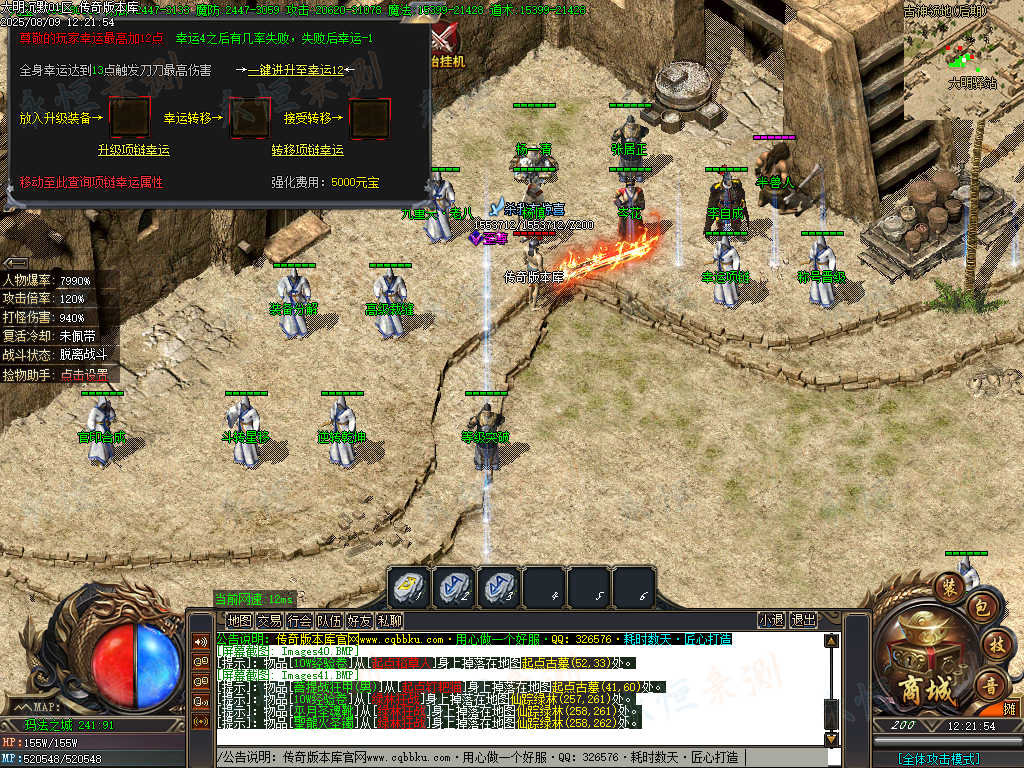Click the 幸运转移 item slot
The image size is (1024, 768).
pos(251,118)
